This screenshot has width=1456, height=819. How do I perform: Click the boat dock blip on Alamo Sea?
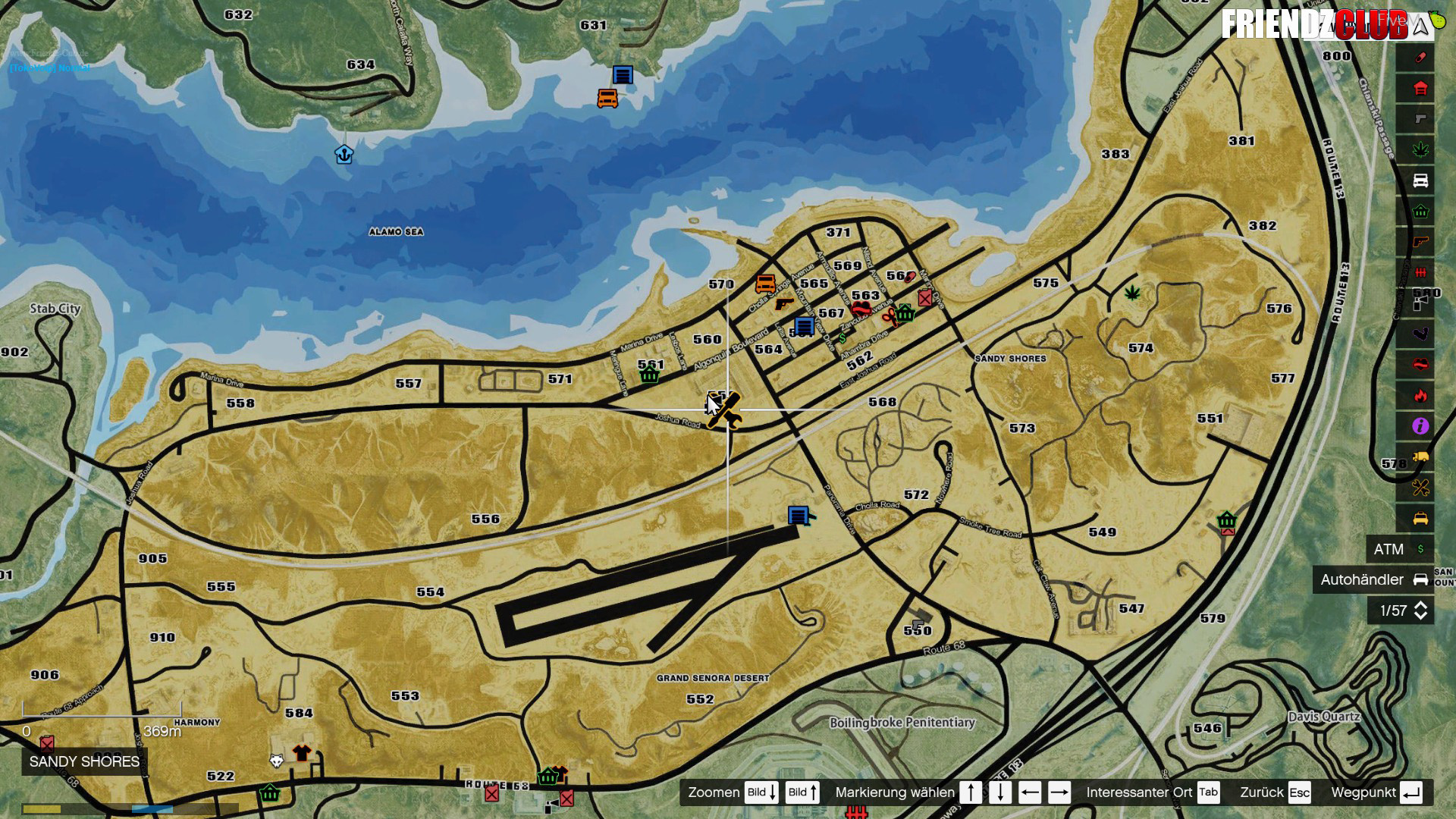point(344,155)
